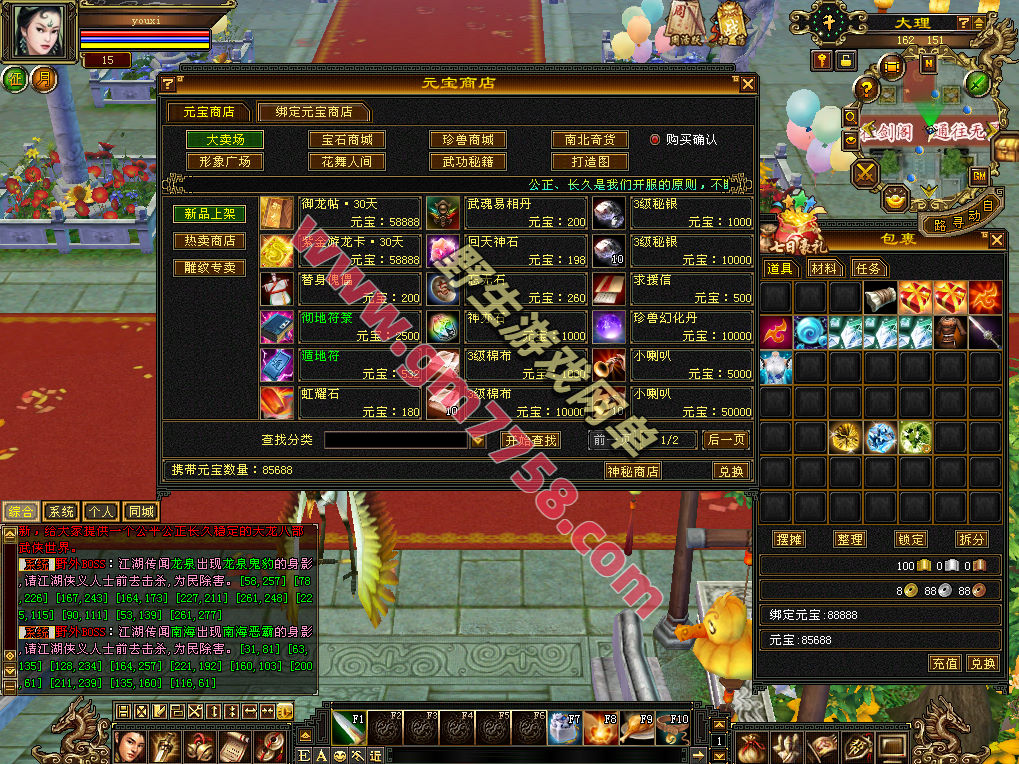The image size is (1019, 764).
Task: Switch to the 材料 bag tab
Action: 824,268
